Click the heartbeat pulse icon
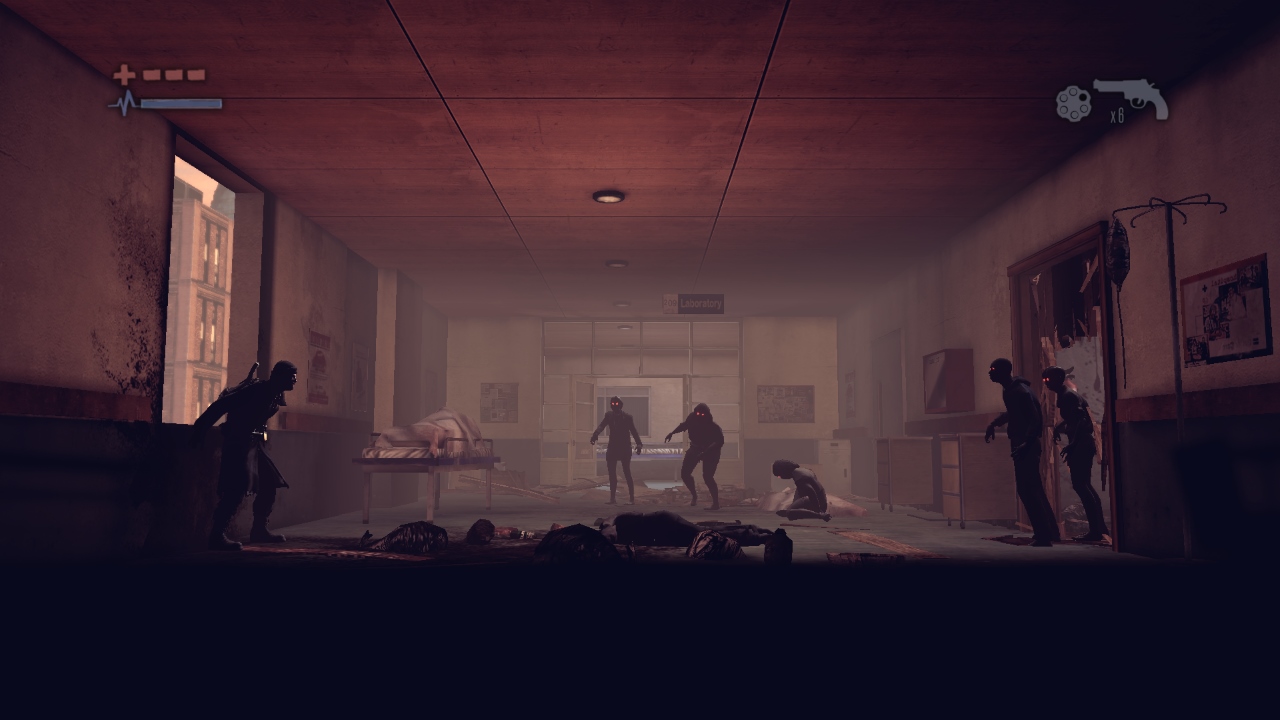This screenshot has width=1280, height=720. 126,101
